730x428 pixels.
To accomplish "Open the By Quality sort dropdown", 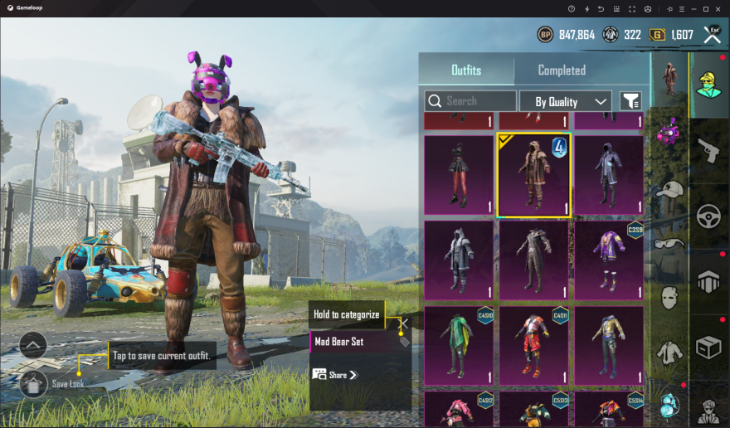I will point(565,101).
